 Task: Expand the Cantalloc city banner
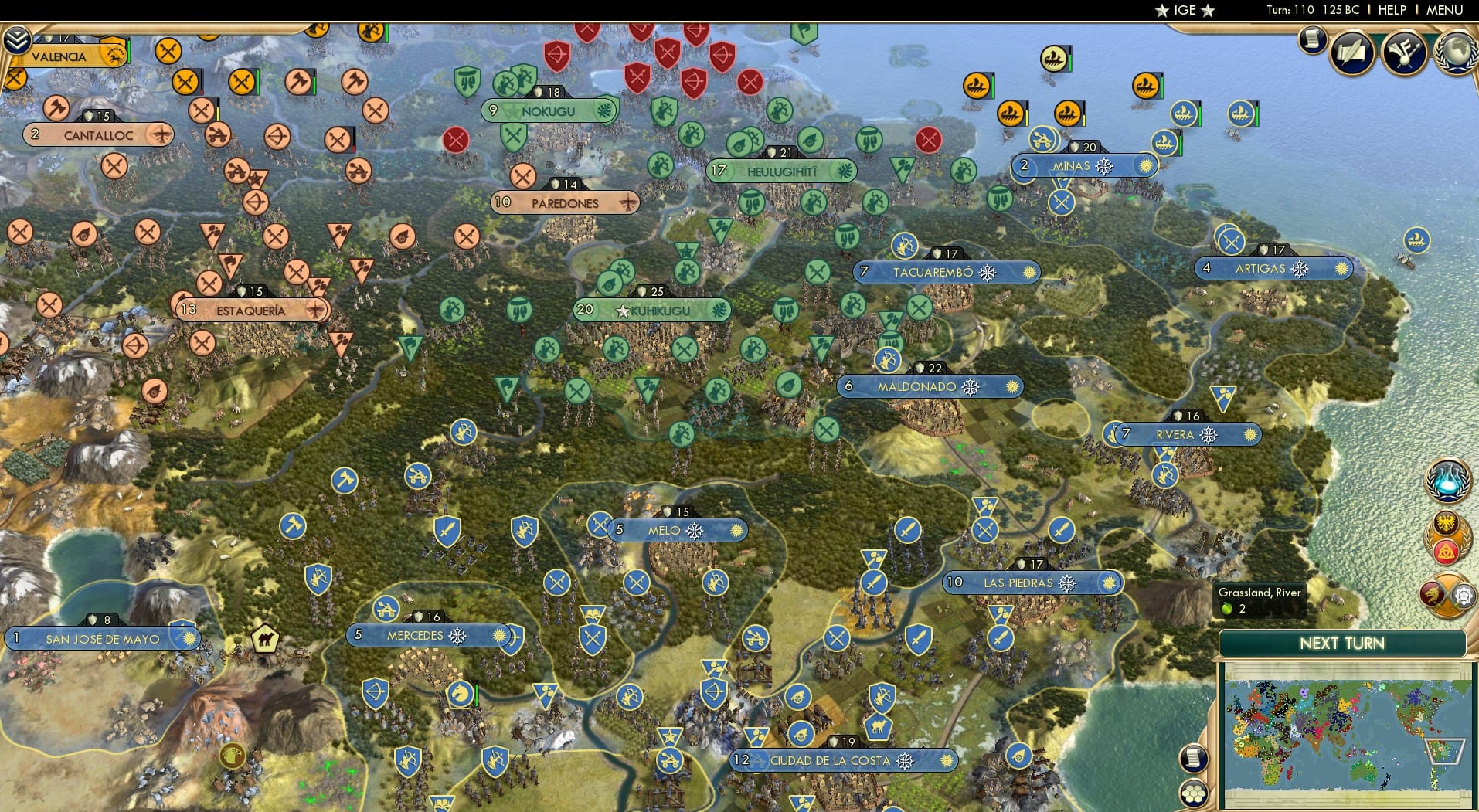point(97,134)
